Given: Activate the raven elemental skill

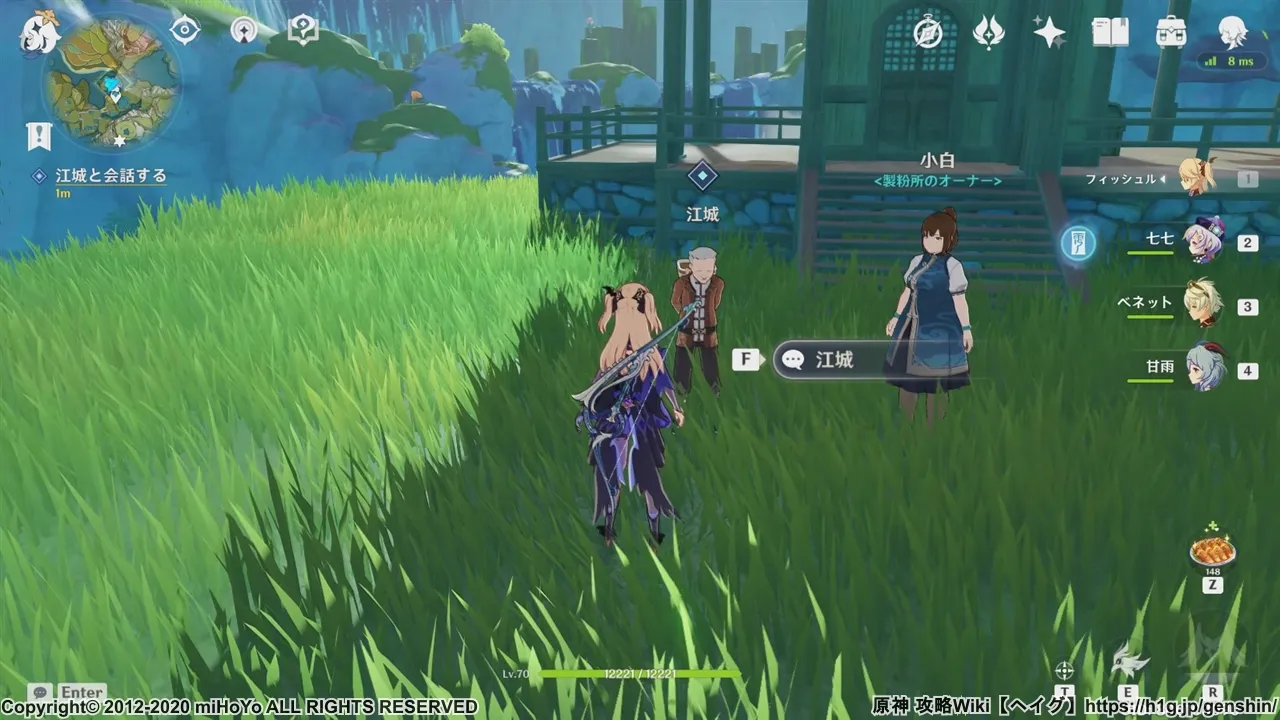Looking at the screenshot, I should click(x=1128, y=662).
